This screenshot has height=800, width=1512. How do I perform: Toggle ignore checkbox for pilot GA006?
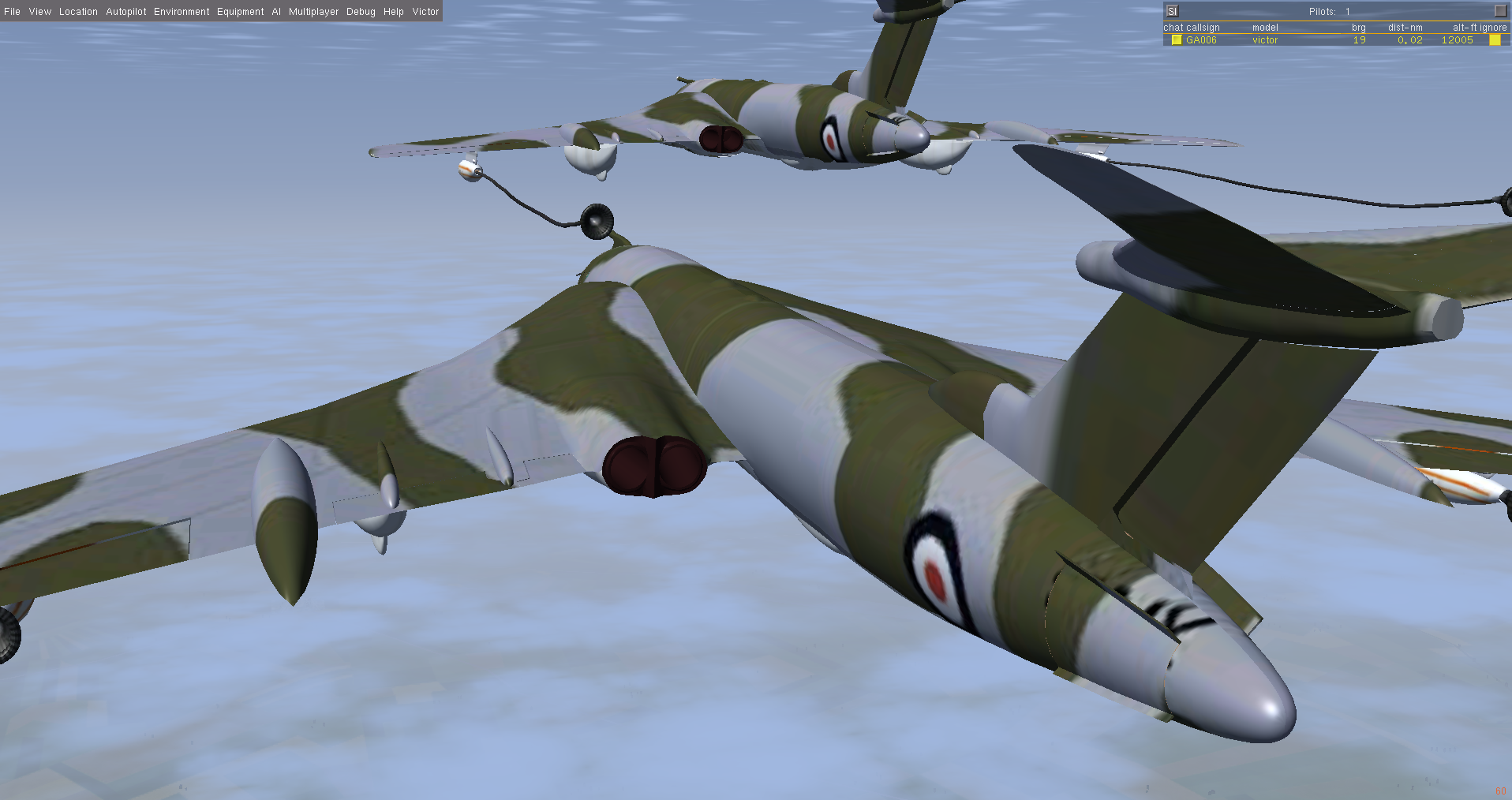pyautogui.click(x=1495, y=40)
